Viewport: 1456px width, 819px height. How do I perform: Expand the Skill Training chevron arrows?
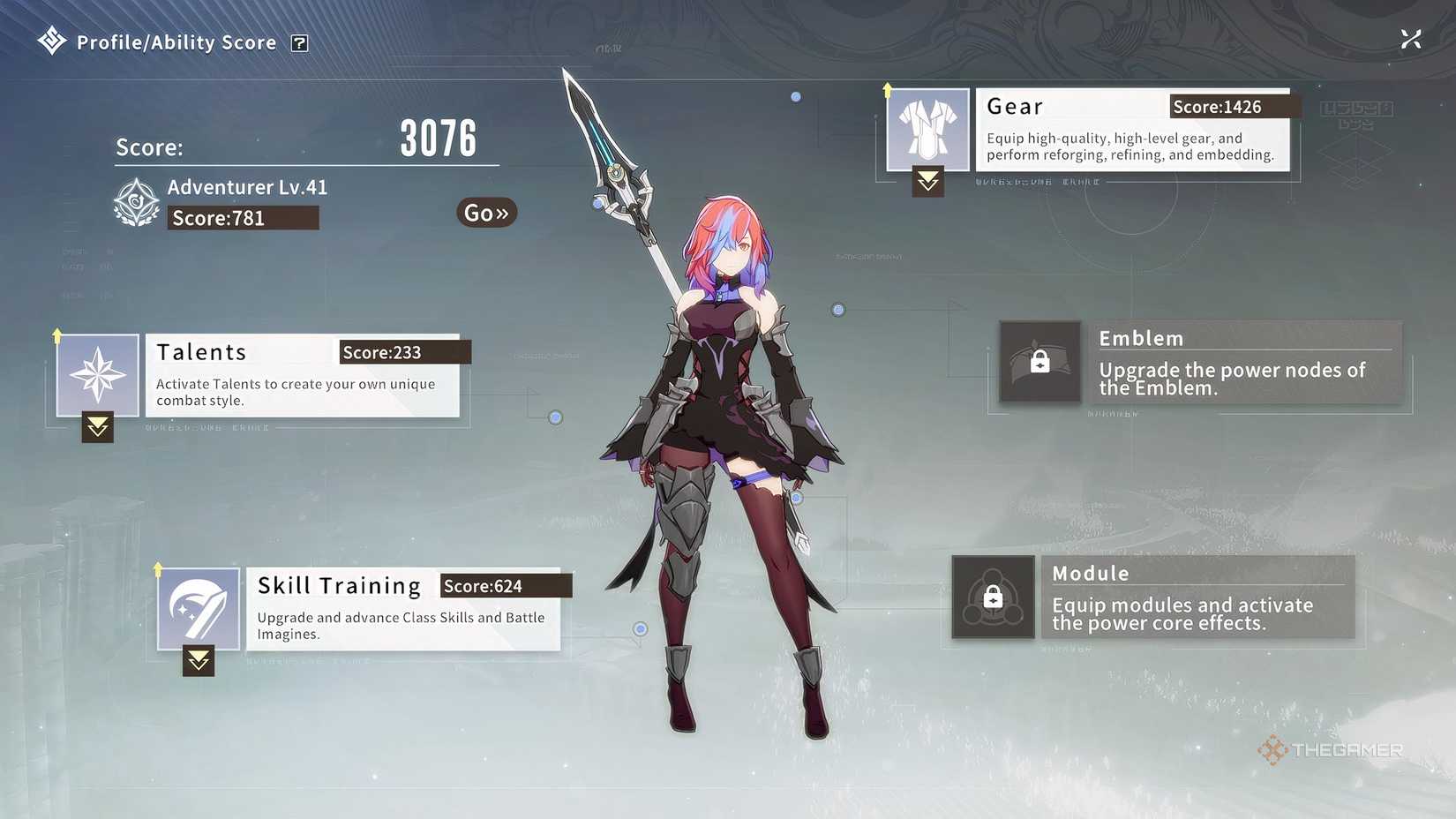click(x=198, y=660)
